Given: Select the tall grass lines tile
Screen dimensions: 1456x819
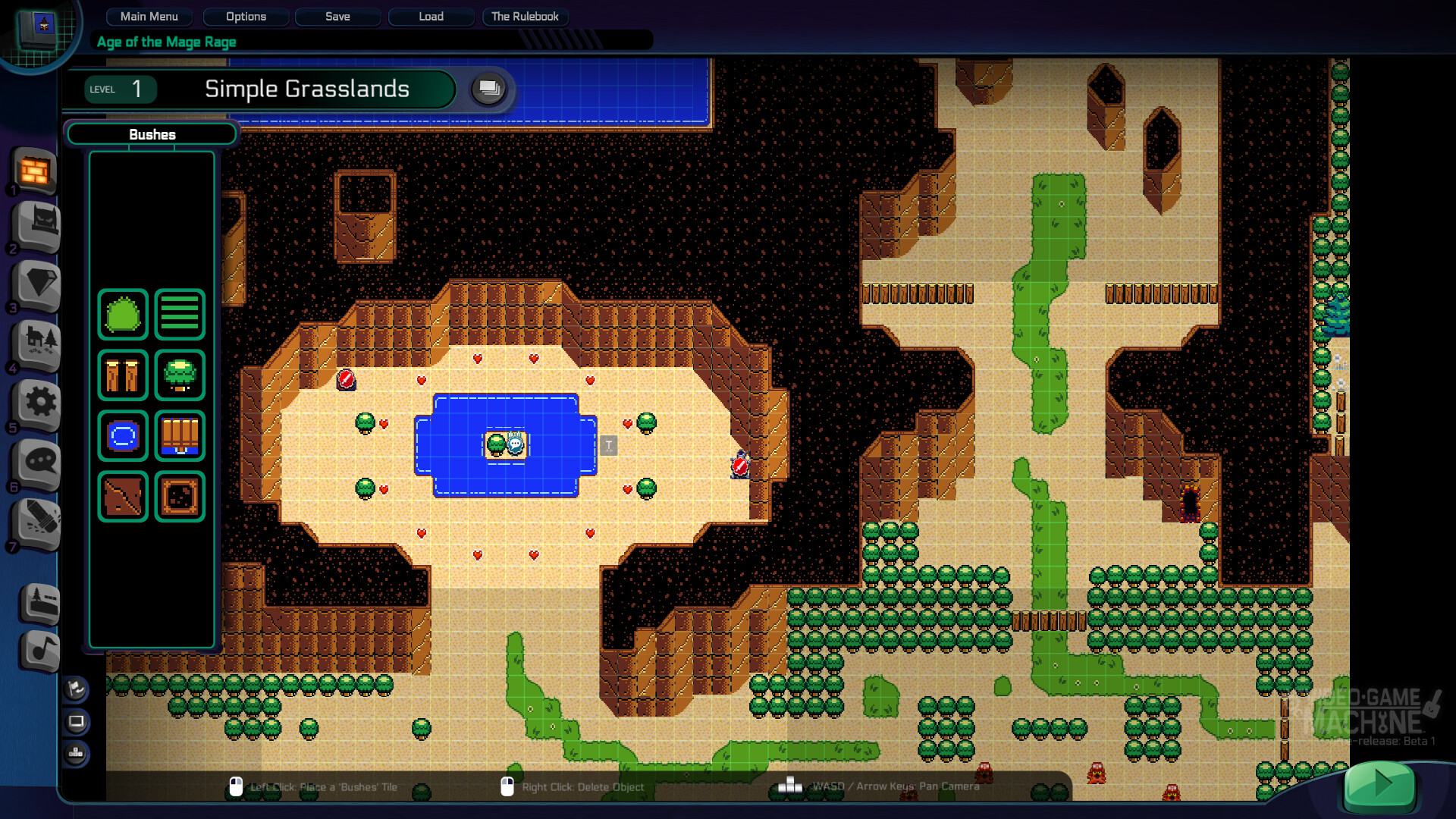Looking at the screenshot, I should (x=179, y=314).
